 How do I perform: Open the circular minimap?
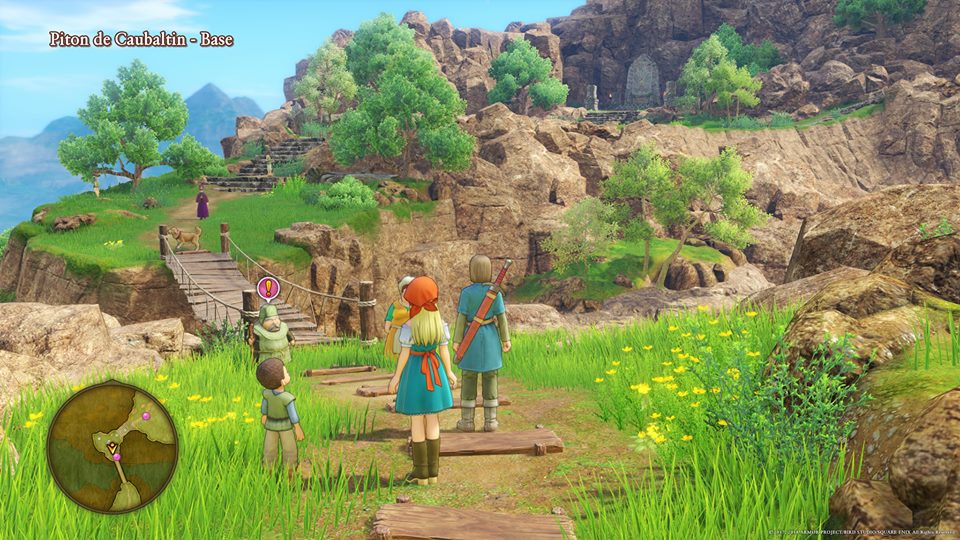pyautogui.click(x=112, y=446)
